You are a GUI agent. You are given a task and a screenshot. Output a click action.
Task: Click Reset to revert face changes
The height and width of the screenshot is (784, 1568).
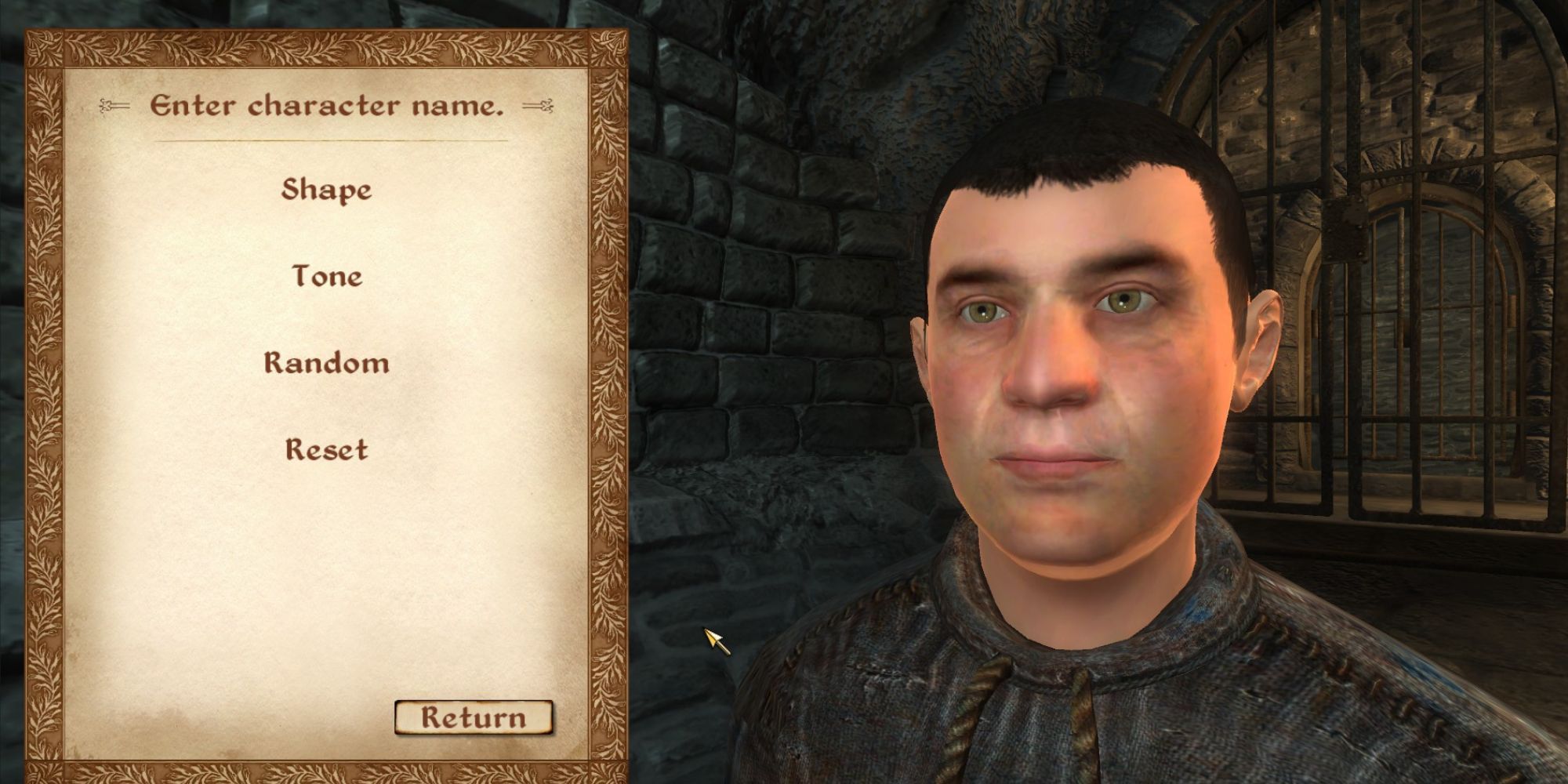[x=326, y=450]
